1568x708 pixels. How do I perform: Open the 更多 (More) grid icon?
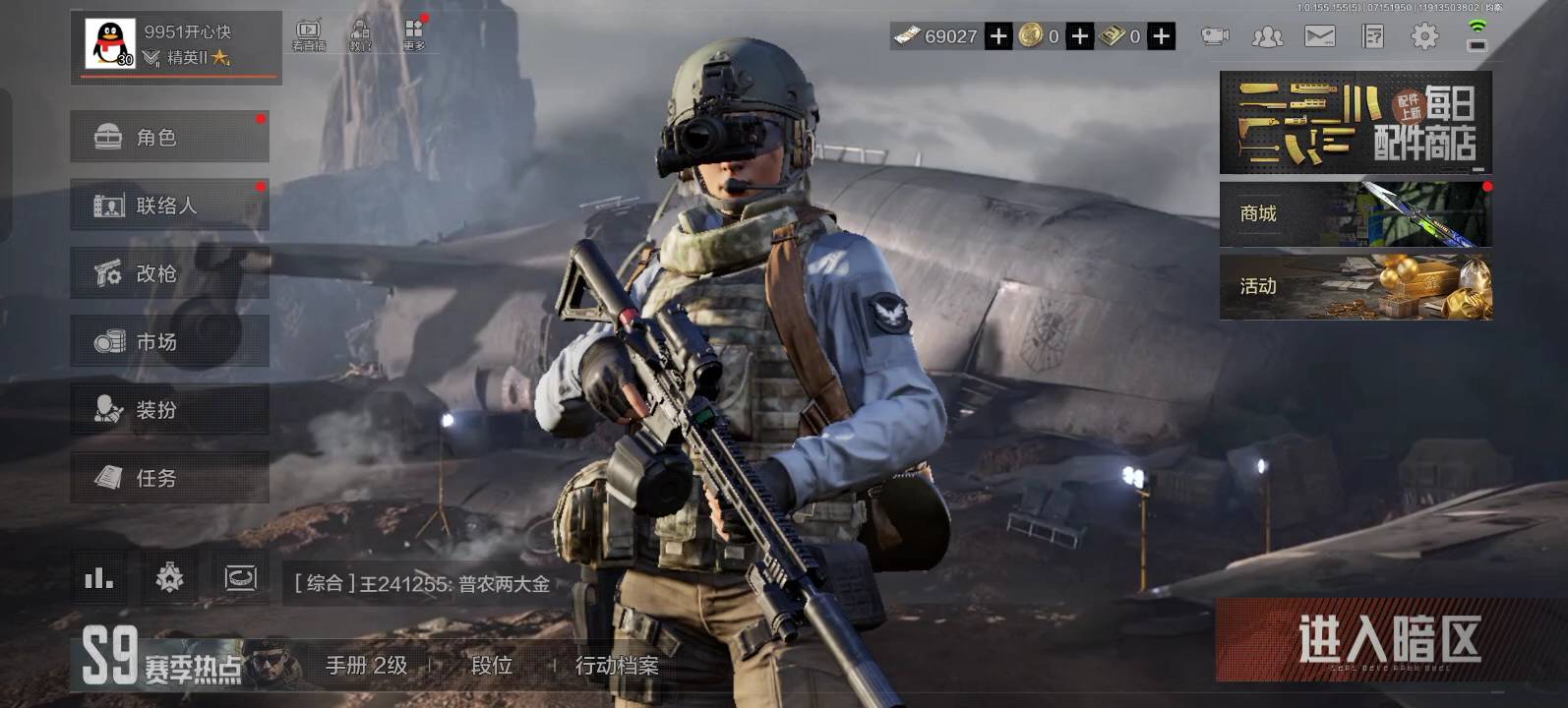[414, 34]
